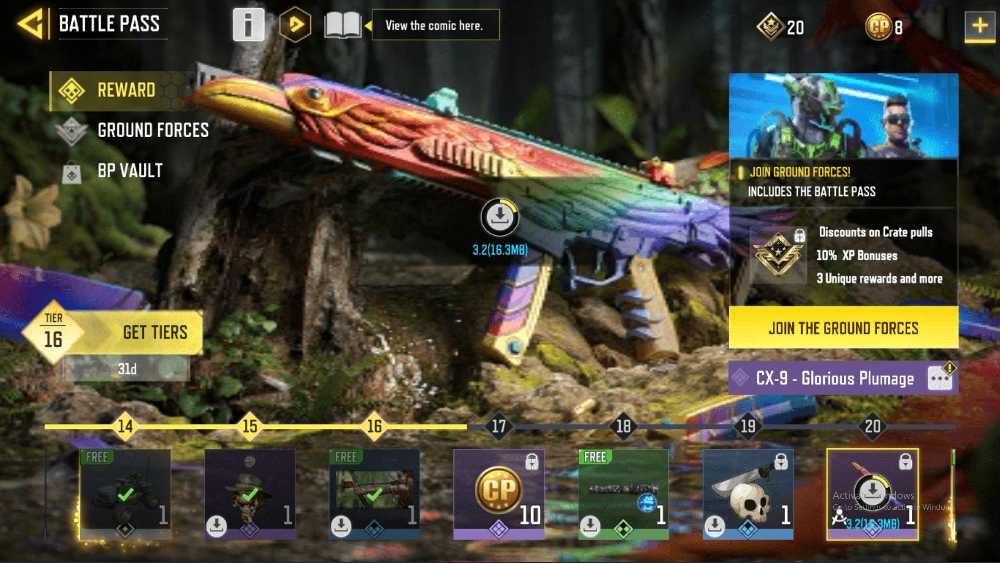The image size is (1000, 563).
Task: Select the locked tier 20 reward
Action: [872, 493]
